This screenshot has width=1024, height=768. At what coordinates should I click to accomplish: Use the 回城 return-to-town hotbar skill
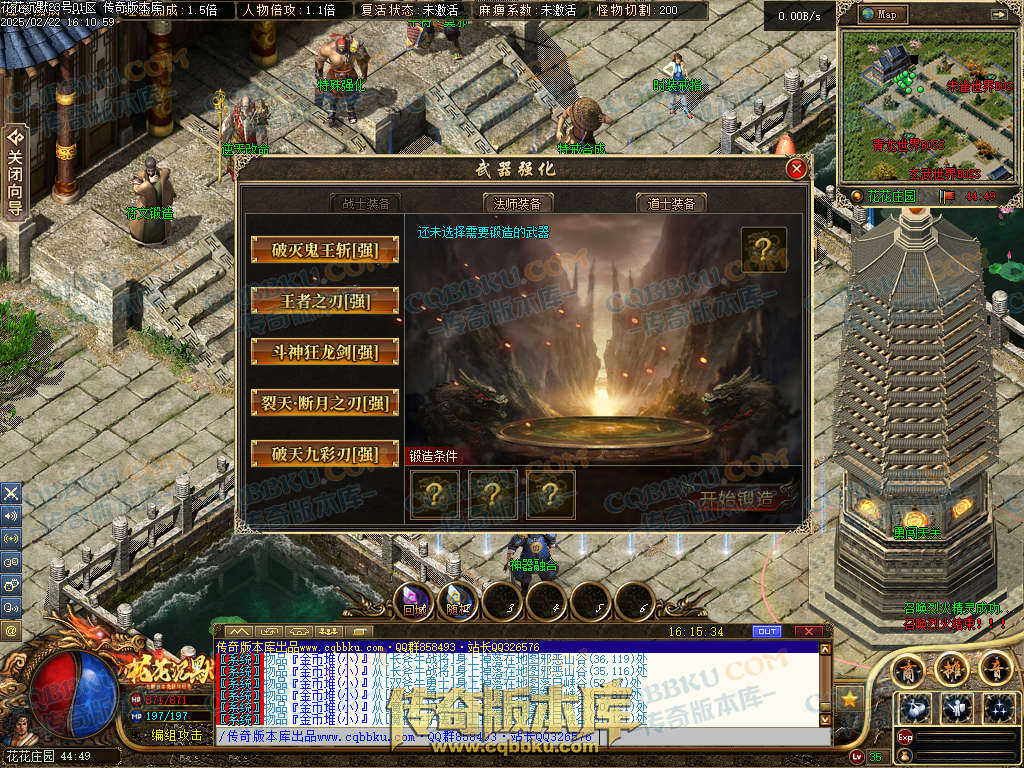[414, 602]
